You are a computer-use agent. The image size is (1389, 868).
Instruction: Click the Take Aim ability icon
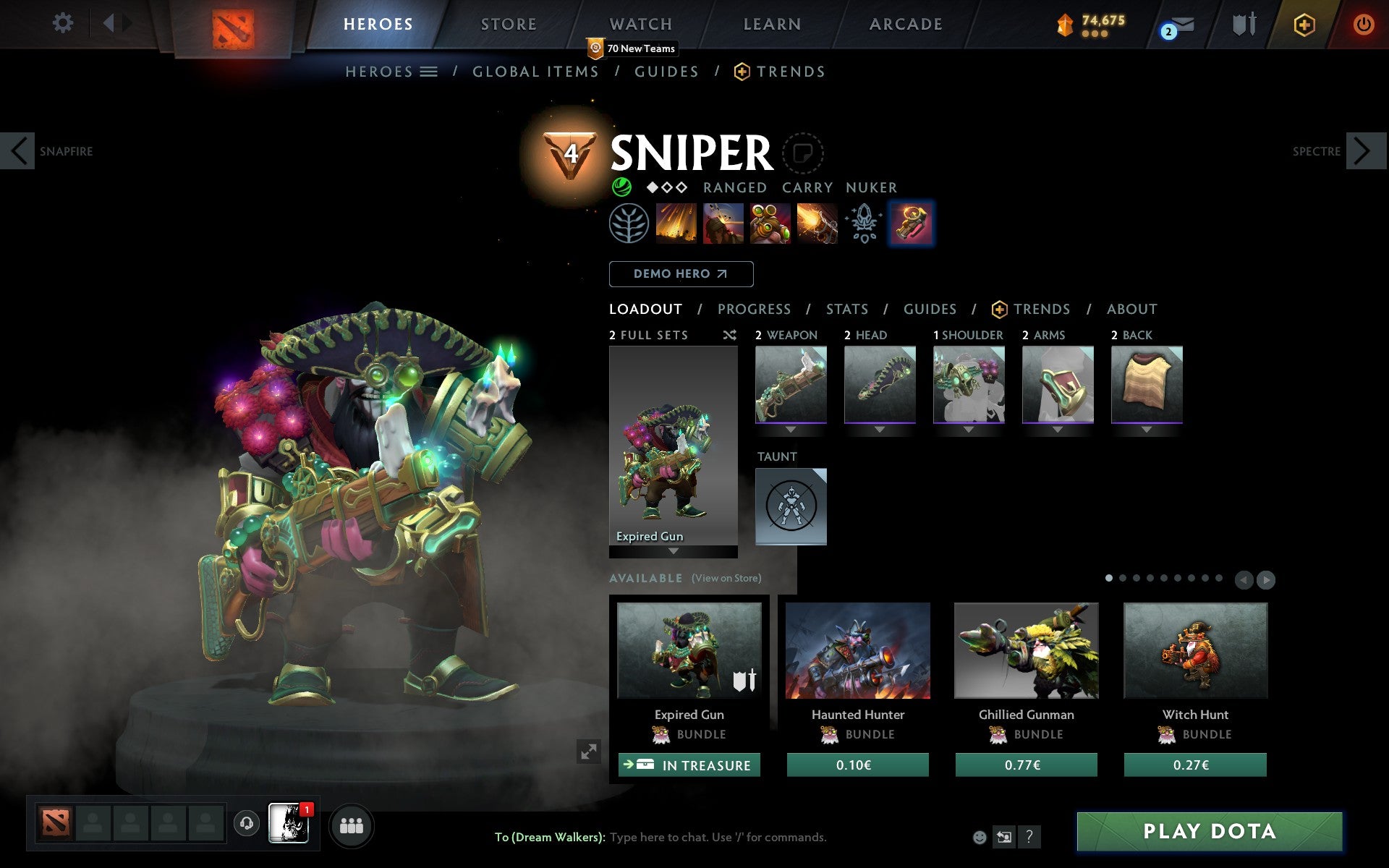(x=768, y=223)
